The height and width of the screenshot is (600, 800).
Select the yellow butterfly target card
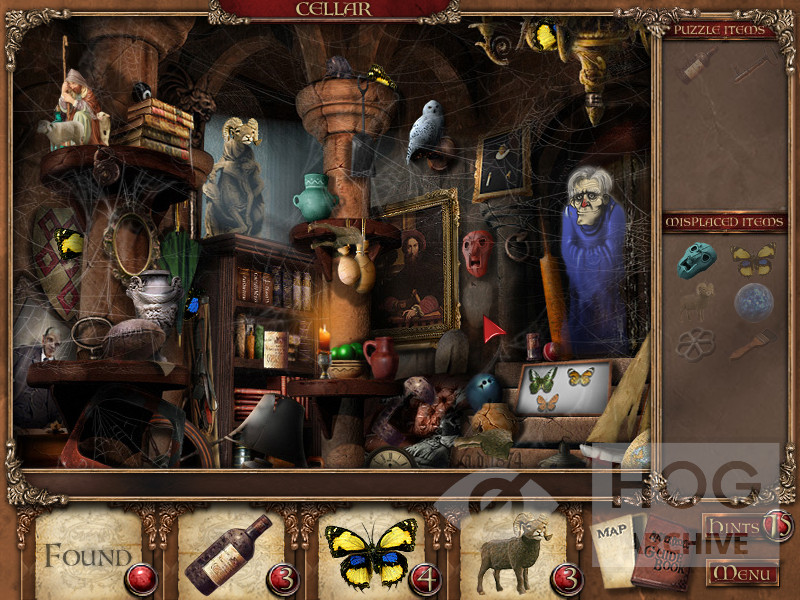click(370, 552)
